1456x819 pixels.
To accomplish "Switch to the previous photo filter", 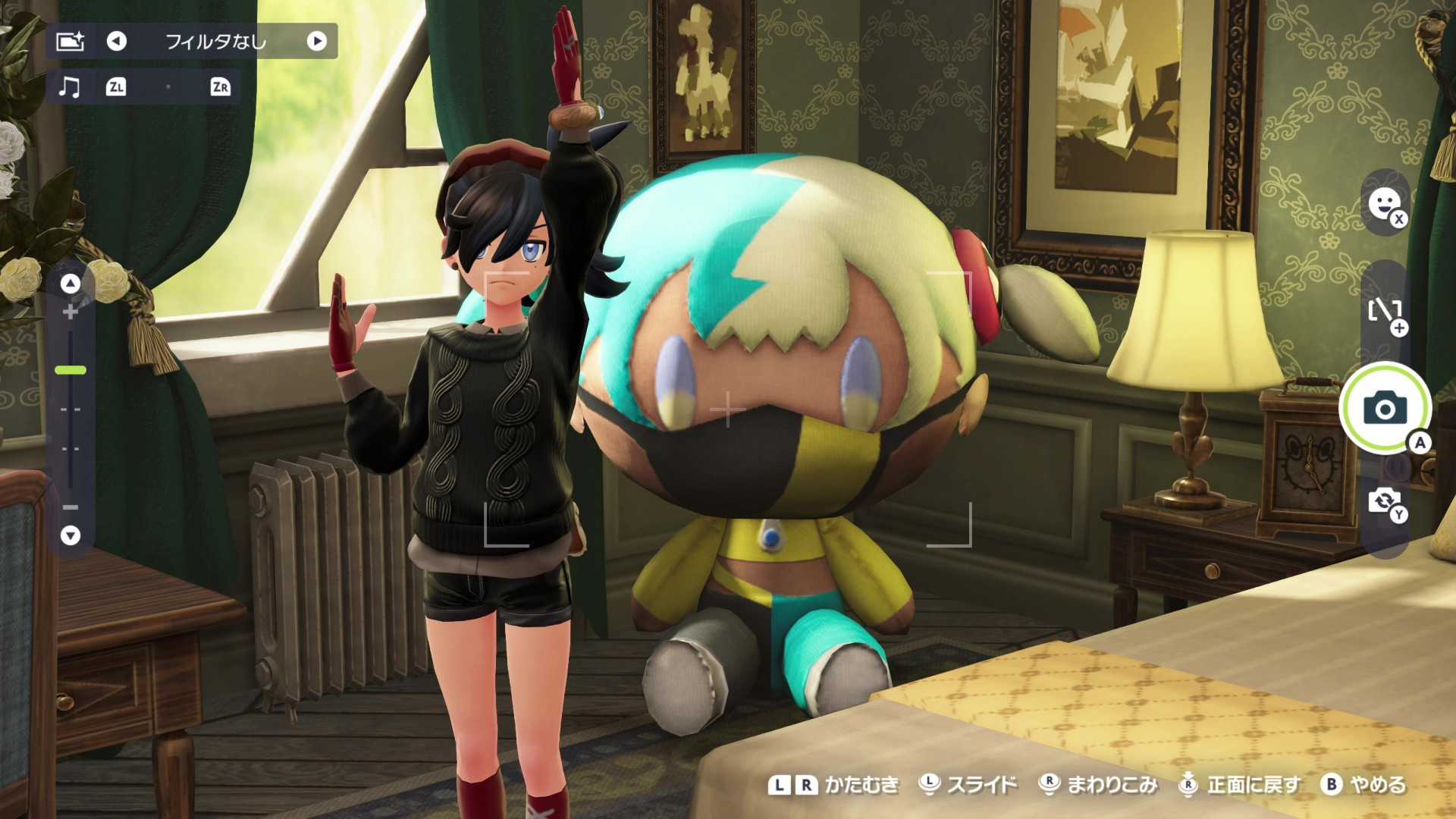I will coord(116,41).
